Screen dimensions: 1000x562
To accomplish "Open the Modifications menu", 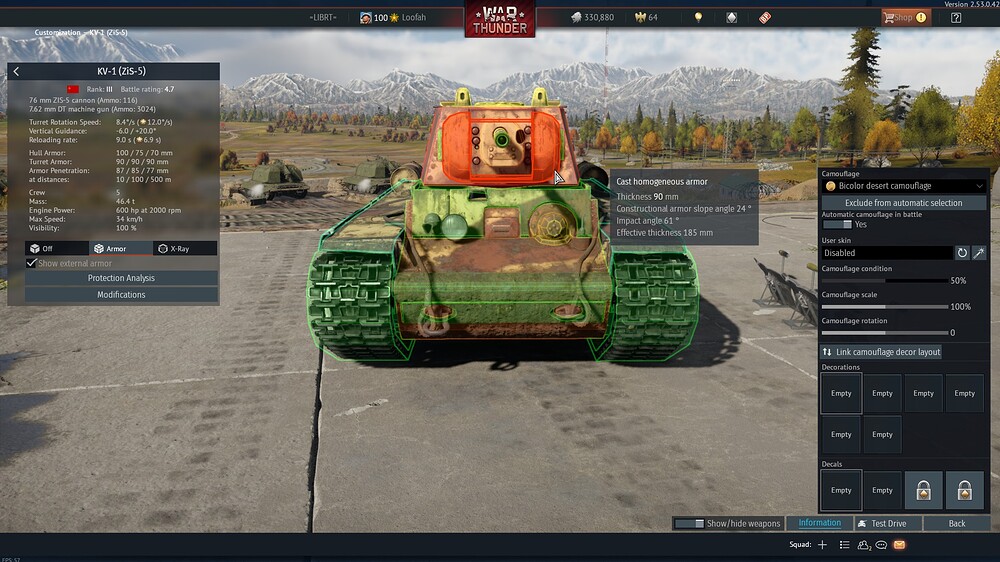I will pyautogui.click(x=121, y=295).
